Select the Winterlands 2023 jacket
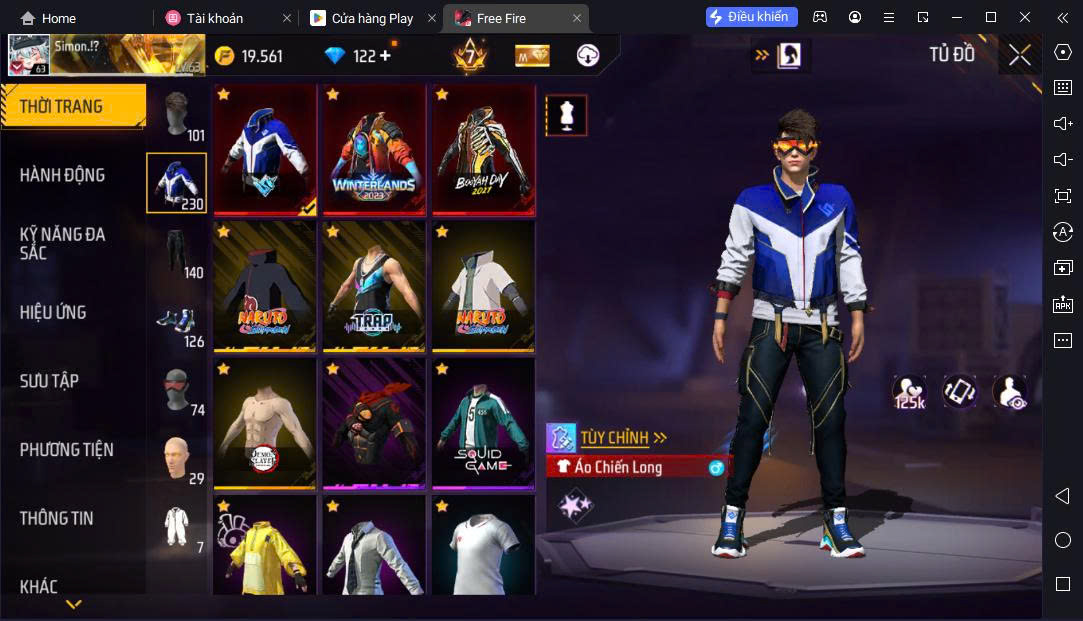This screenshot has height=621, width=1083. pos(374,150)
